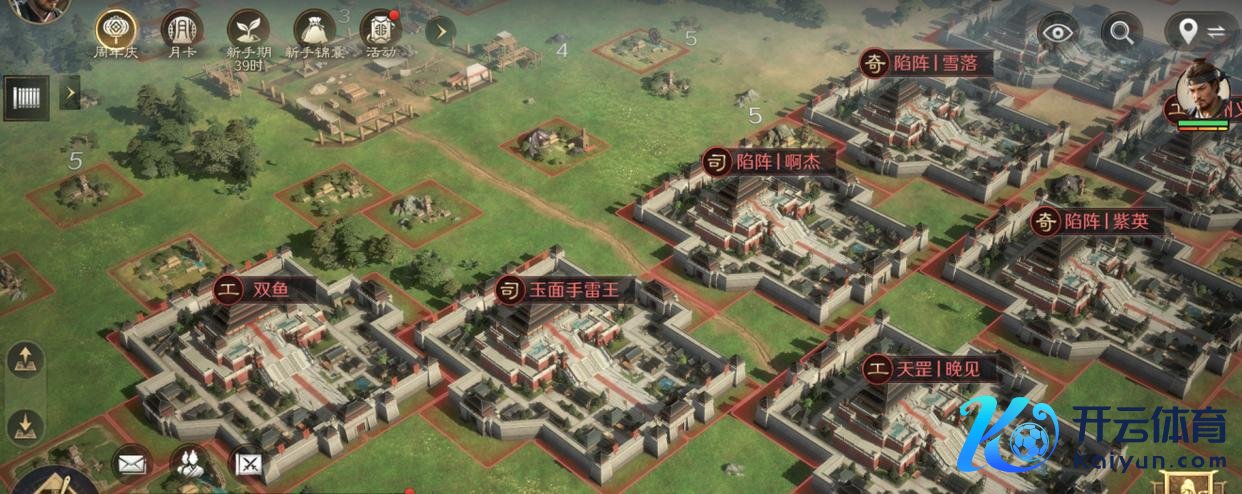Tap the 新手期 sprout icon
This screenshot has width=1242, height=494.
point(247,29)
